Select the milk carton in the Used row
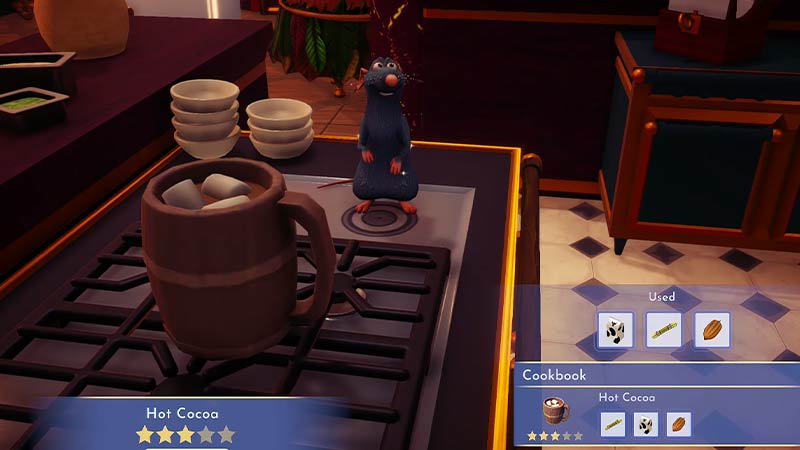The image size is (800, 450). pos(615,330)
